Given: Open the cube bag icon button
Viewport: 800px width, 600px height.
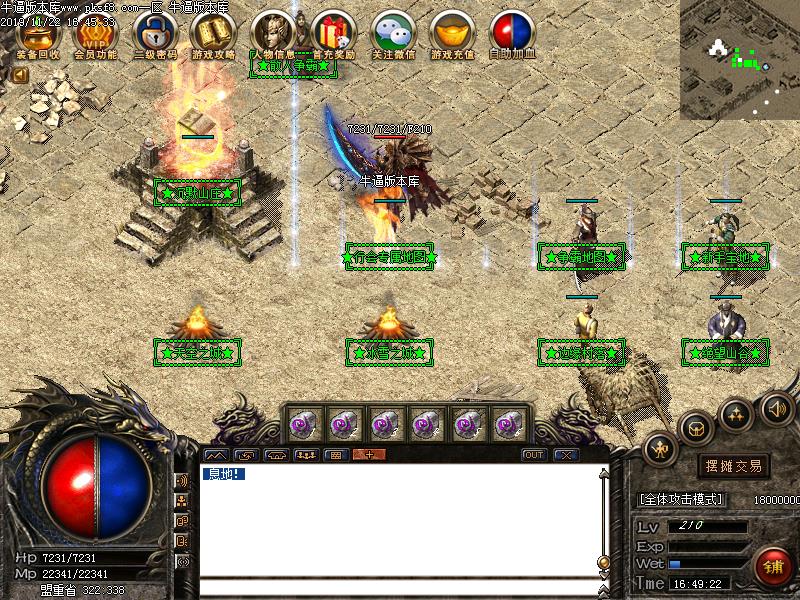Looking at the screenshot, I should point(696,429).
